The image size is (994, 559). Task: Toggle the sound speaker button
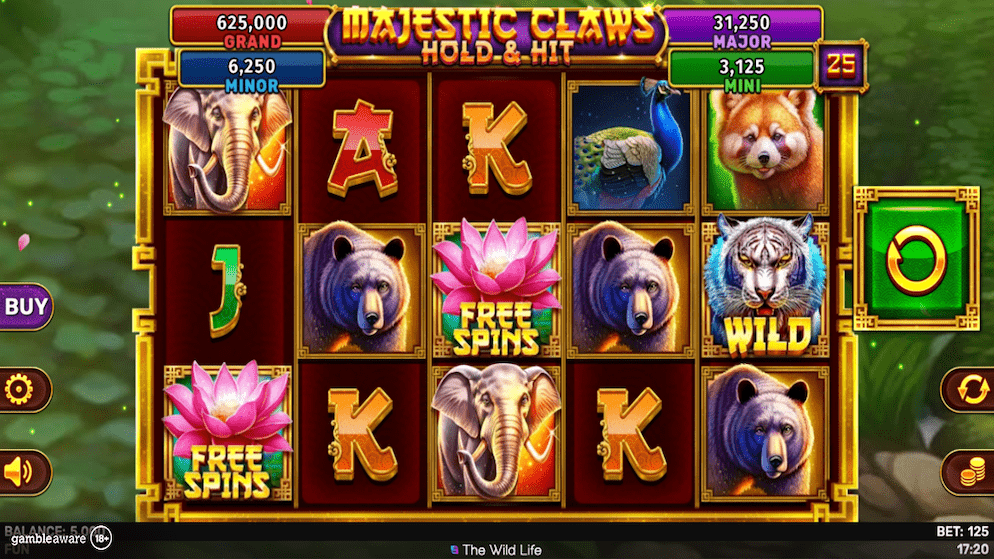pyautogui.click(x=20, y=471)
